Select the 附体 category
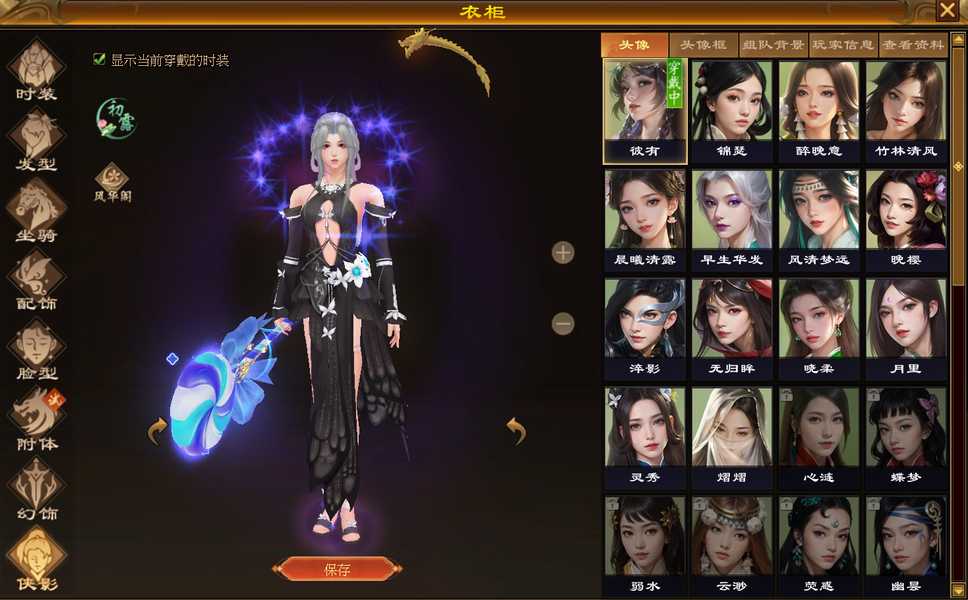The width and height of the screenshot is (968, 600). (37, 421)
